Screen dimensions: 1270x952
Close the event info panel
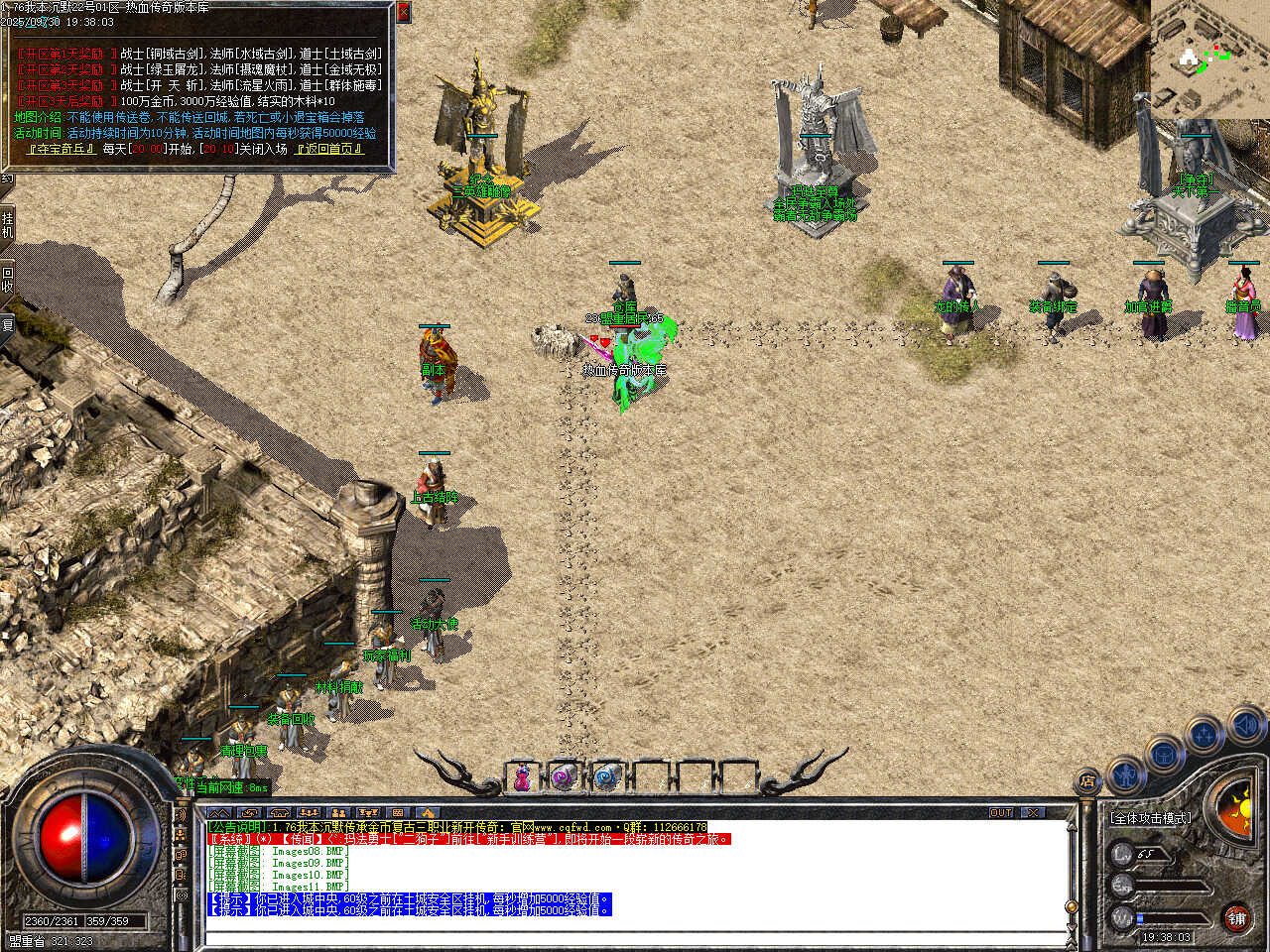point(403,12)
